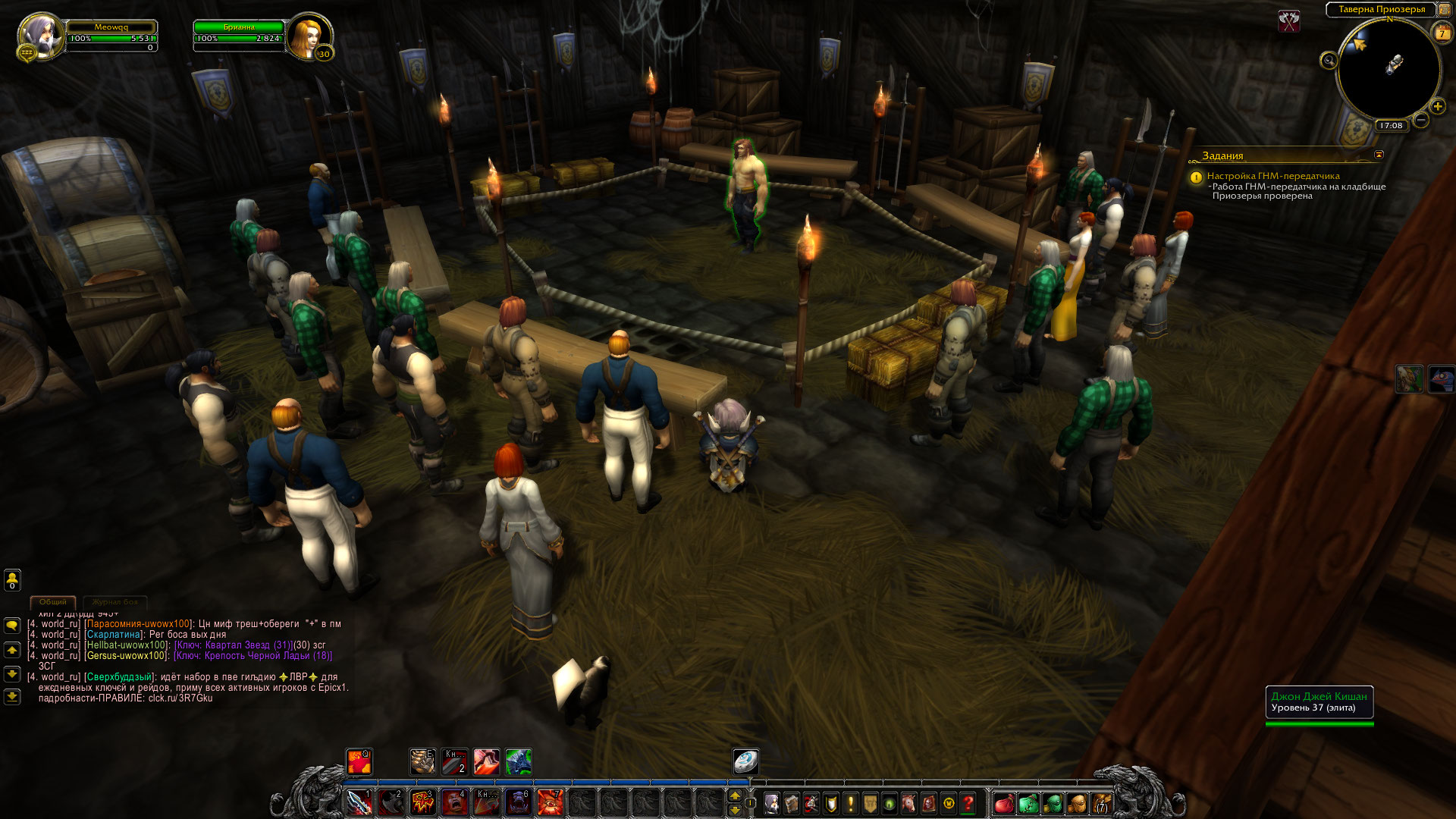Jump chat to bottom with the underlined arrow

(x=12, y=696)
